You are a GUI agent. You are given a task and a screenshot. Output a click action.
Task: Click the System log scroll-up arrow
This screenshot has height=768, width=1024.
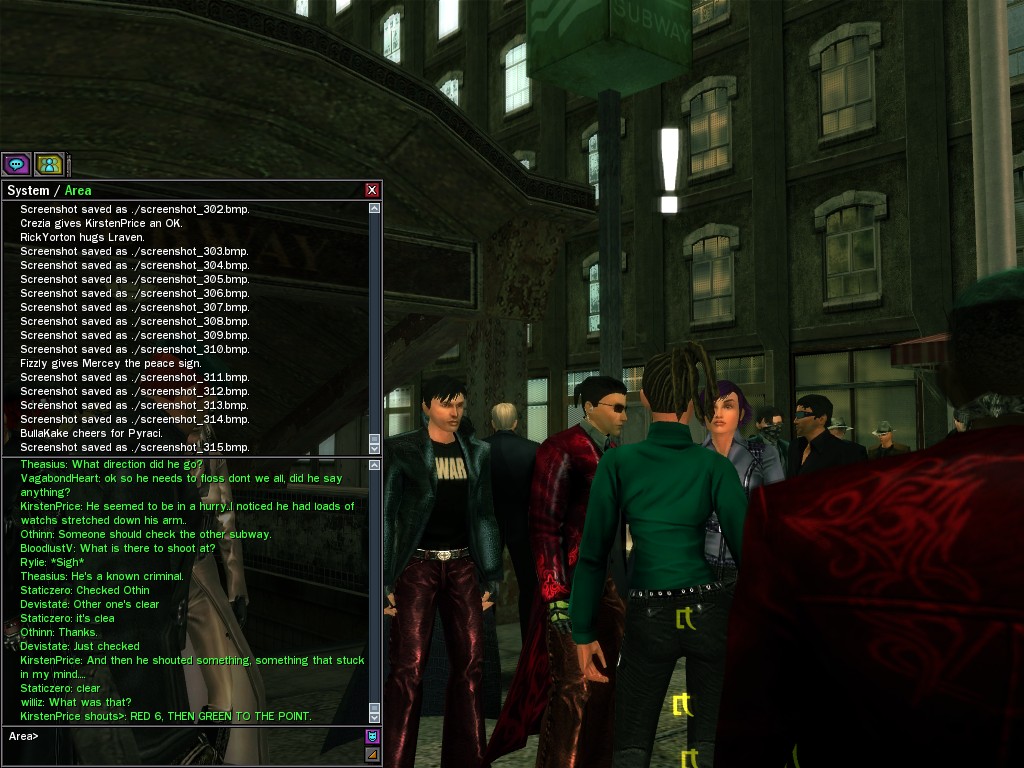375,209
